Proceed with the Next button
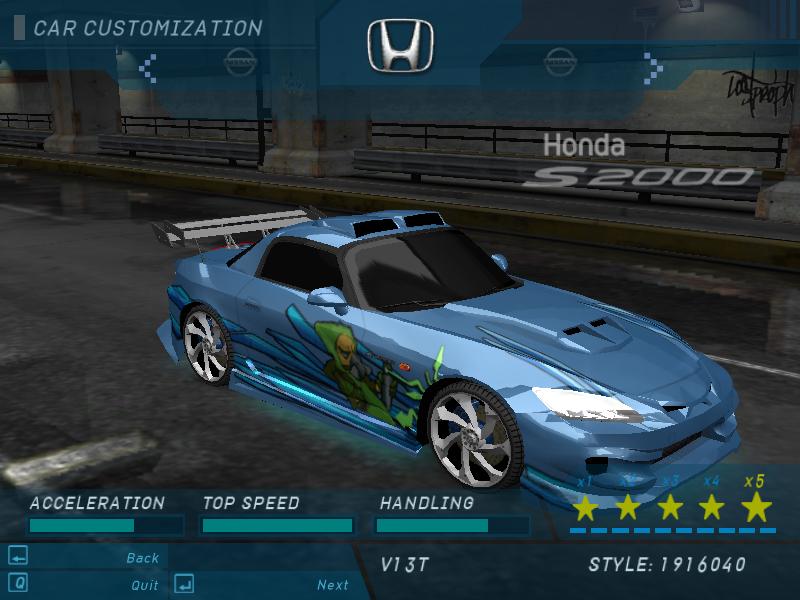 click(333, 585)
